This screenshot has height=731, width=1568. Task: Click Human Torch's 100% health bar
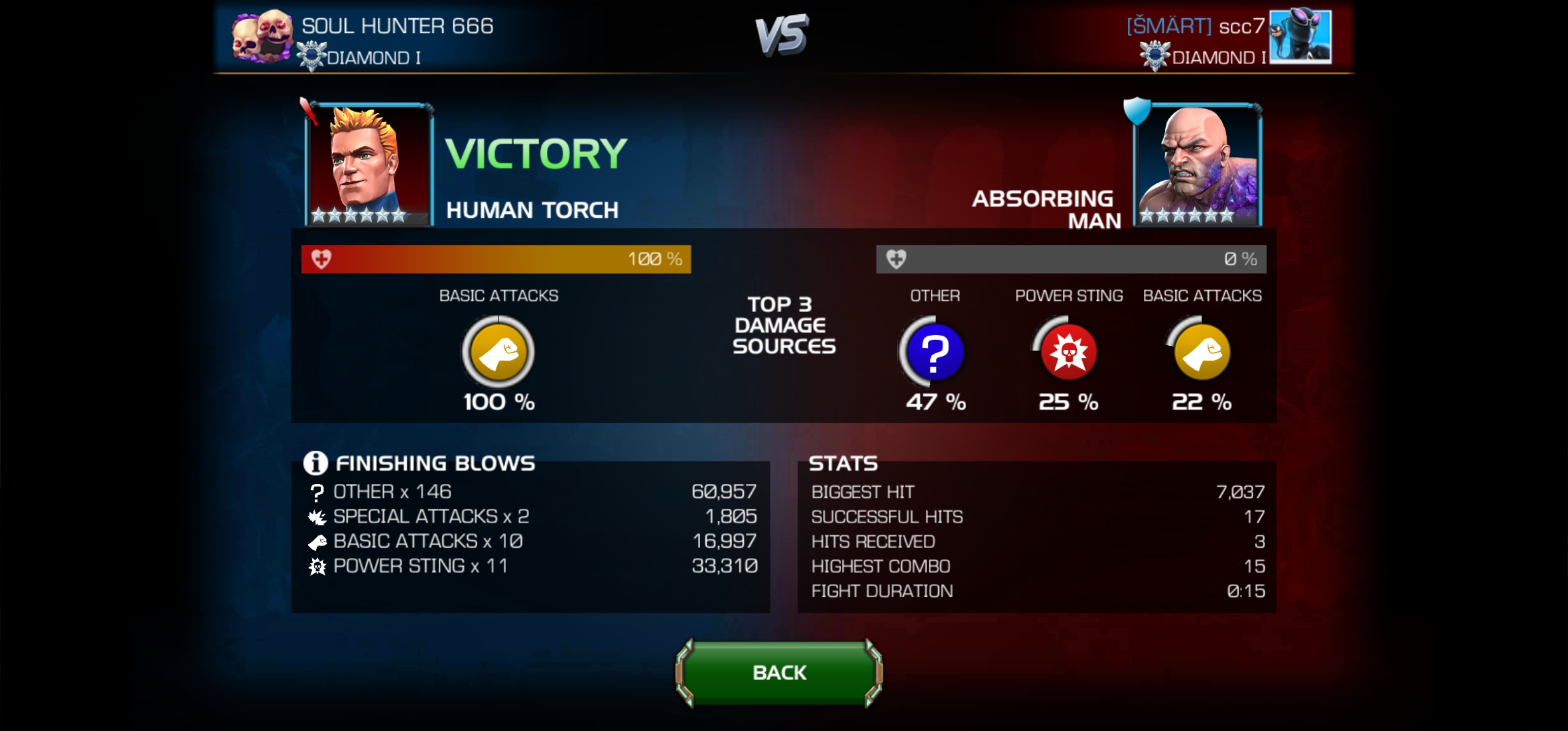496,259
